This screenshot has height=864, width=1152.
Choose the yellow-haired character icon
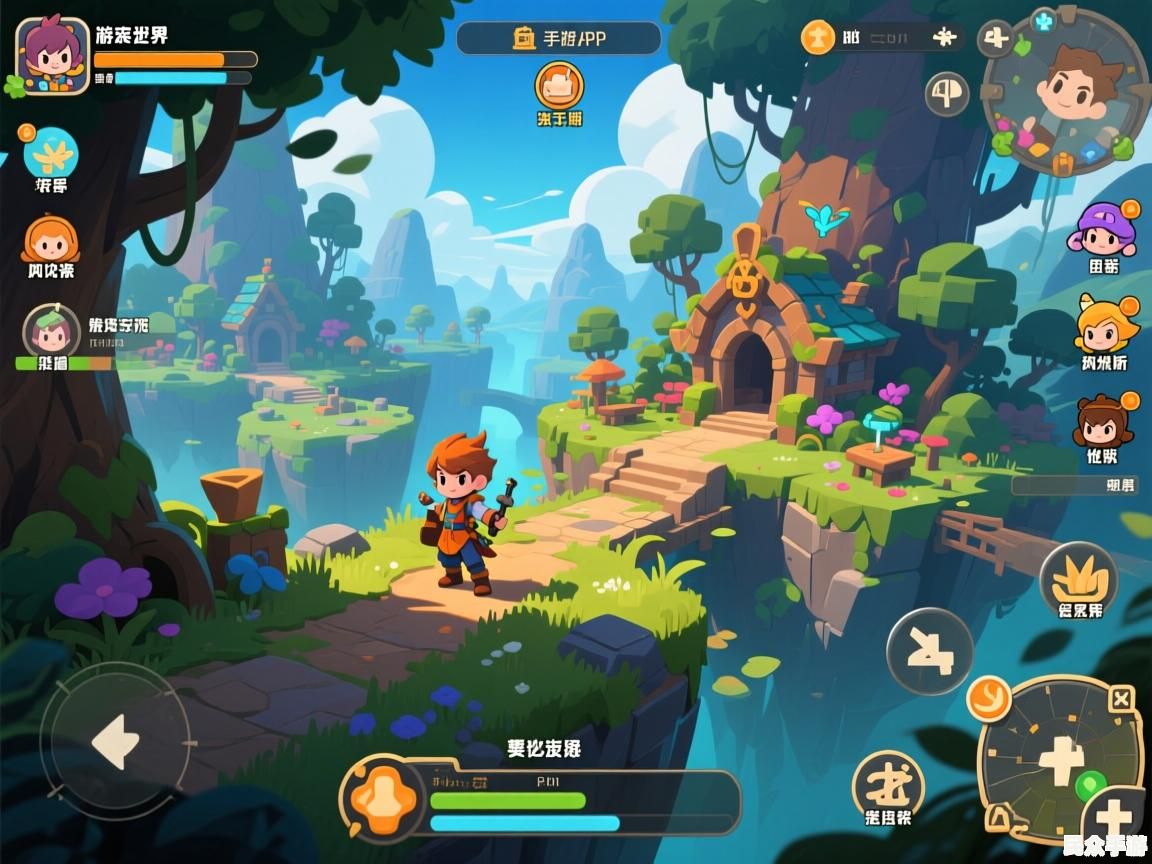pos(1106,325)
